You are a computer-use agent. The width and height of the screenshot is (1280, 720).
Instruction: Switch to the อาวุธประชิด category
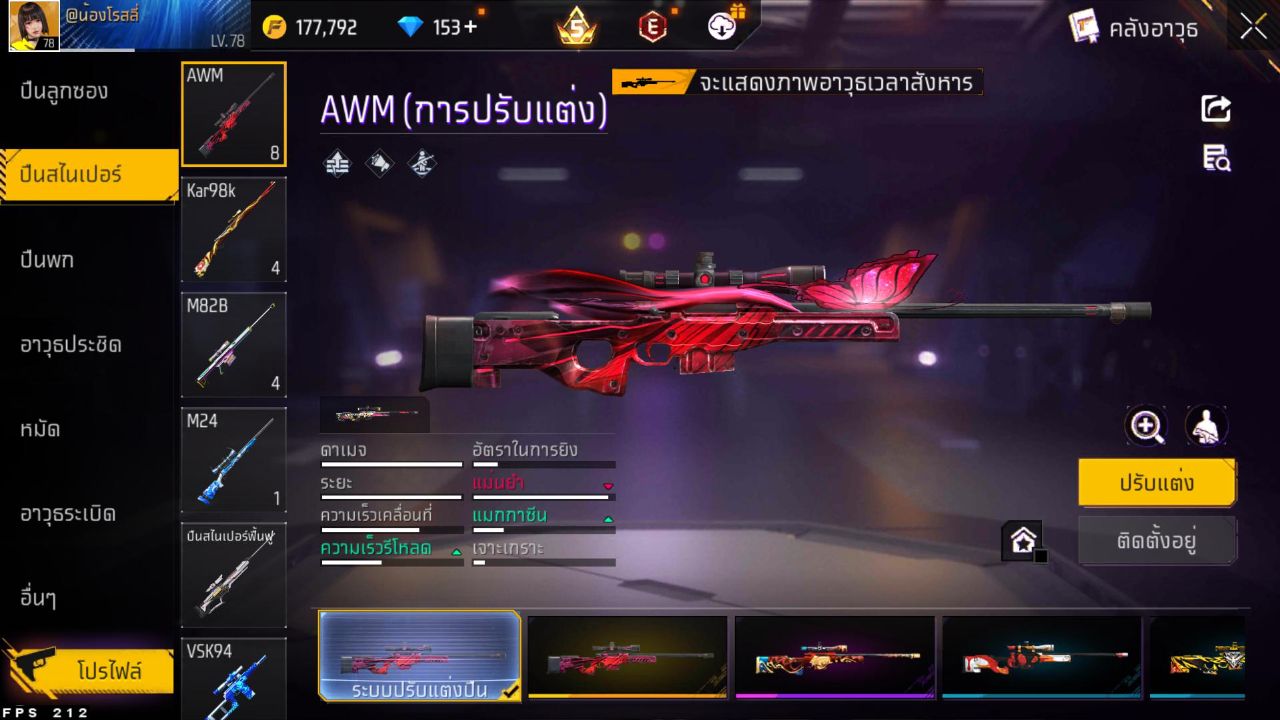click(x=70, y=345)
